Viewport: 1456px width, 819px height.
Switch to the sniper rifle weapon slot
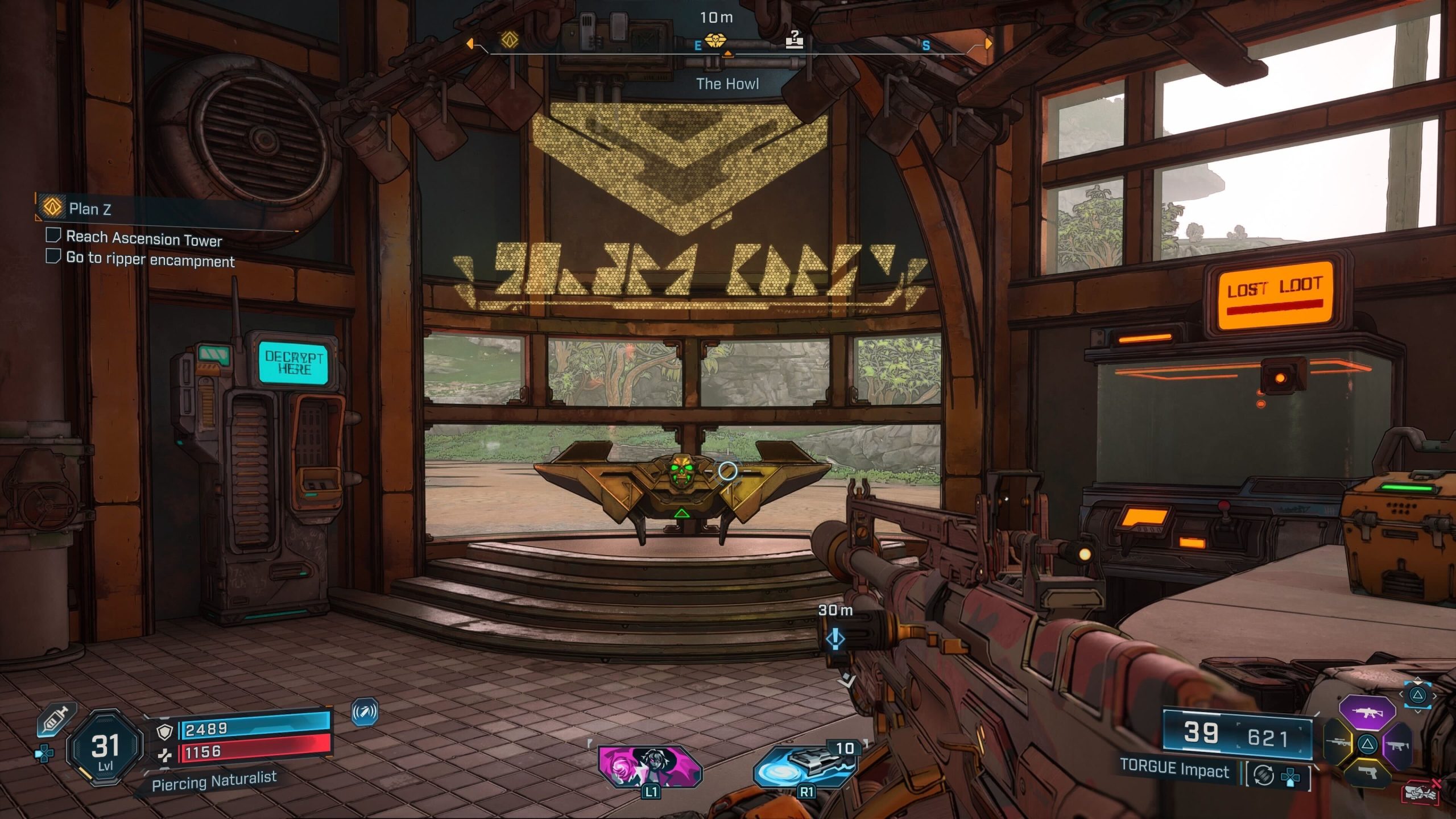point(1338,743)
